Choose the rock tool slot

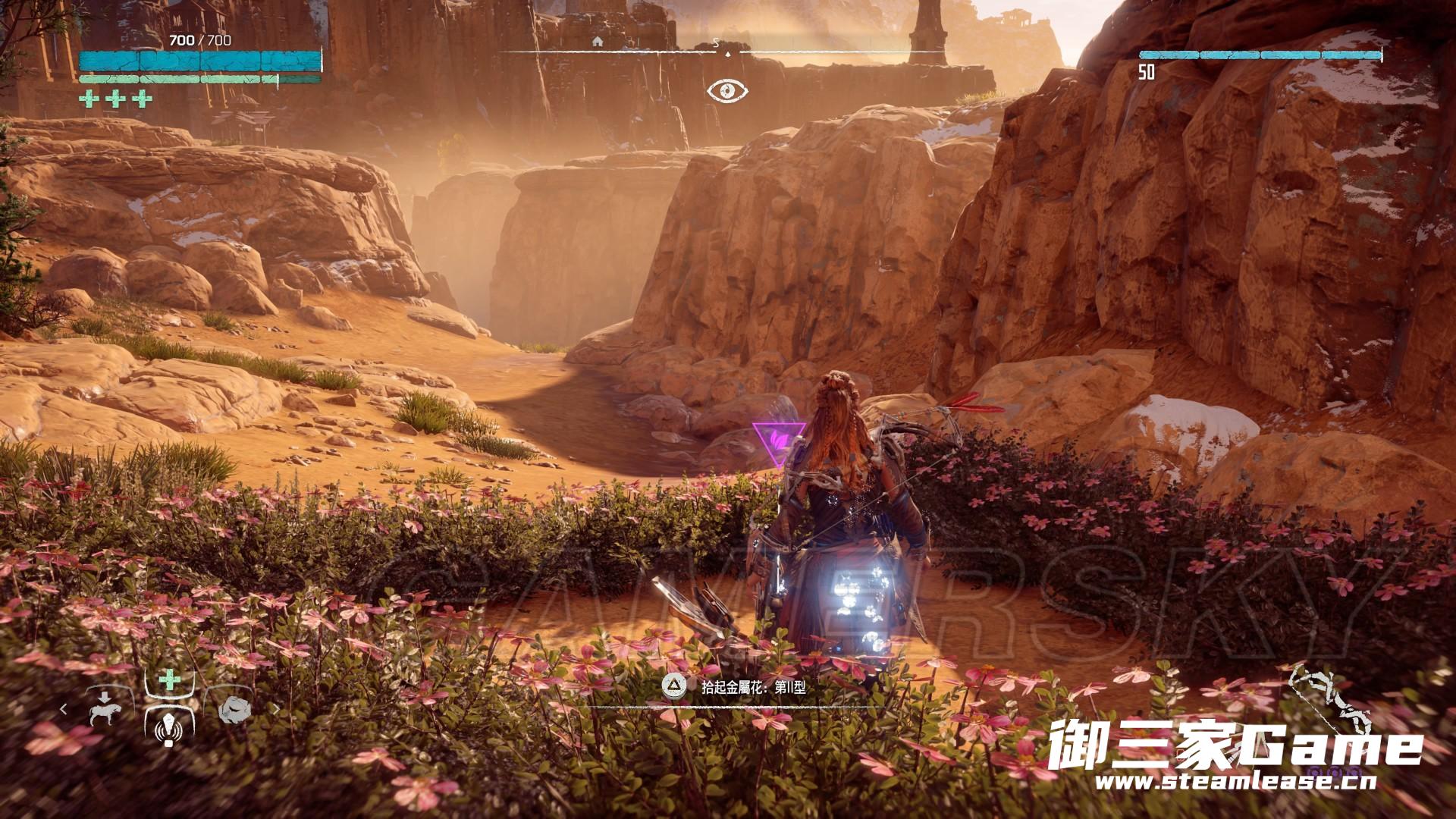click(234, 709)
